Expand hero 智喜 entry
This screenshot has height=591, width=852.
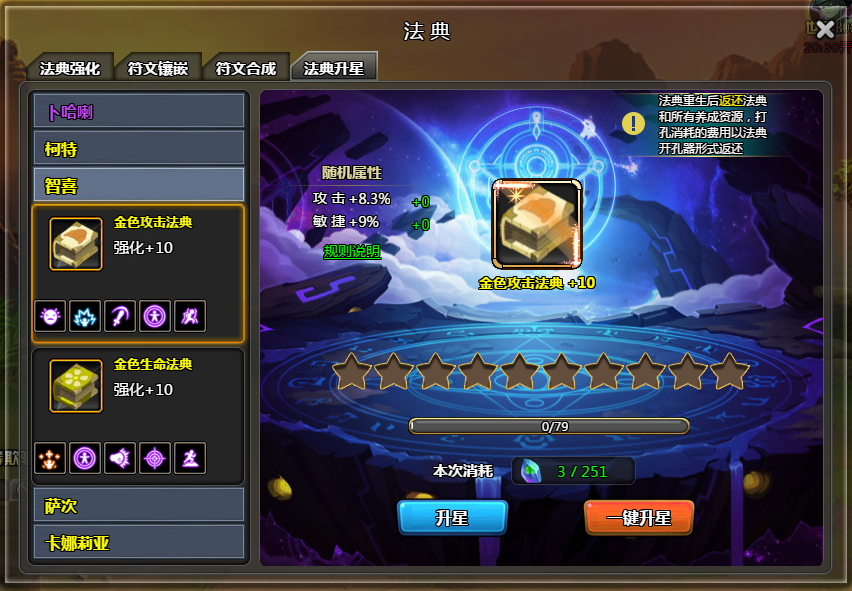[139, 185]
